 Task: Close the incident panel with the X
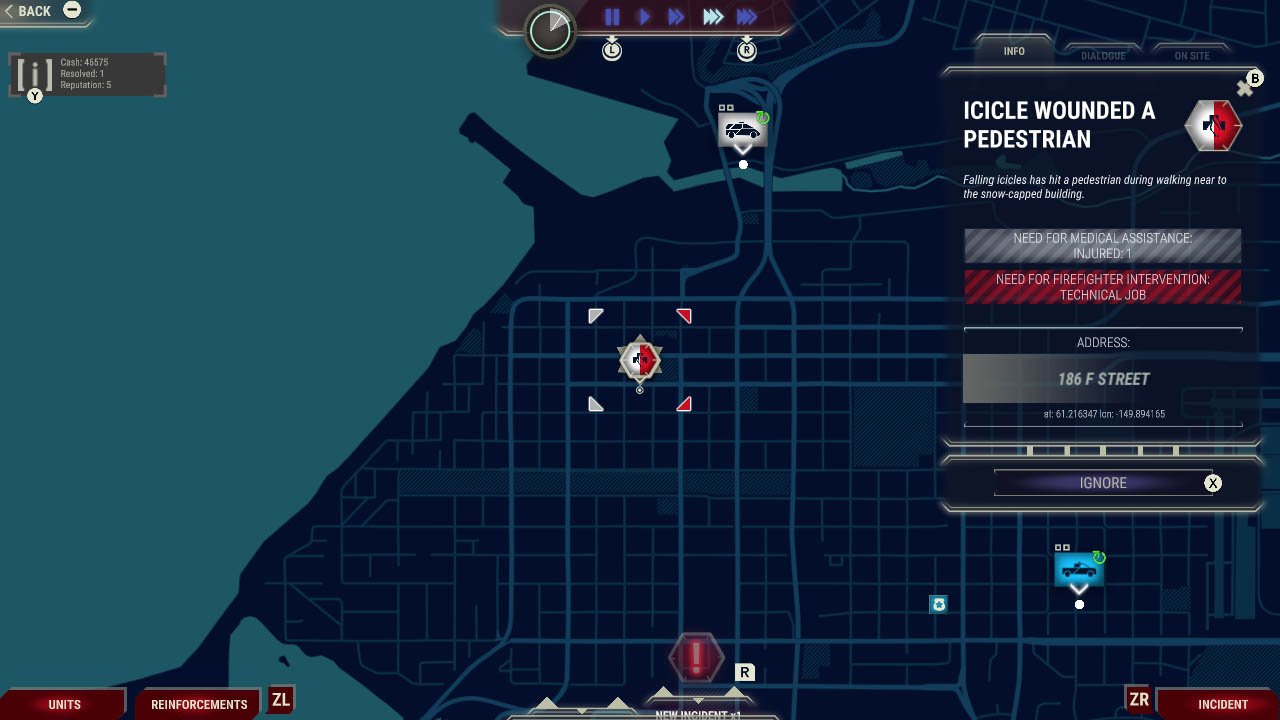[x=1245, y=87]
